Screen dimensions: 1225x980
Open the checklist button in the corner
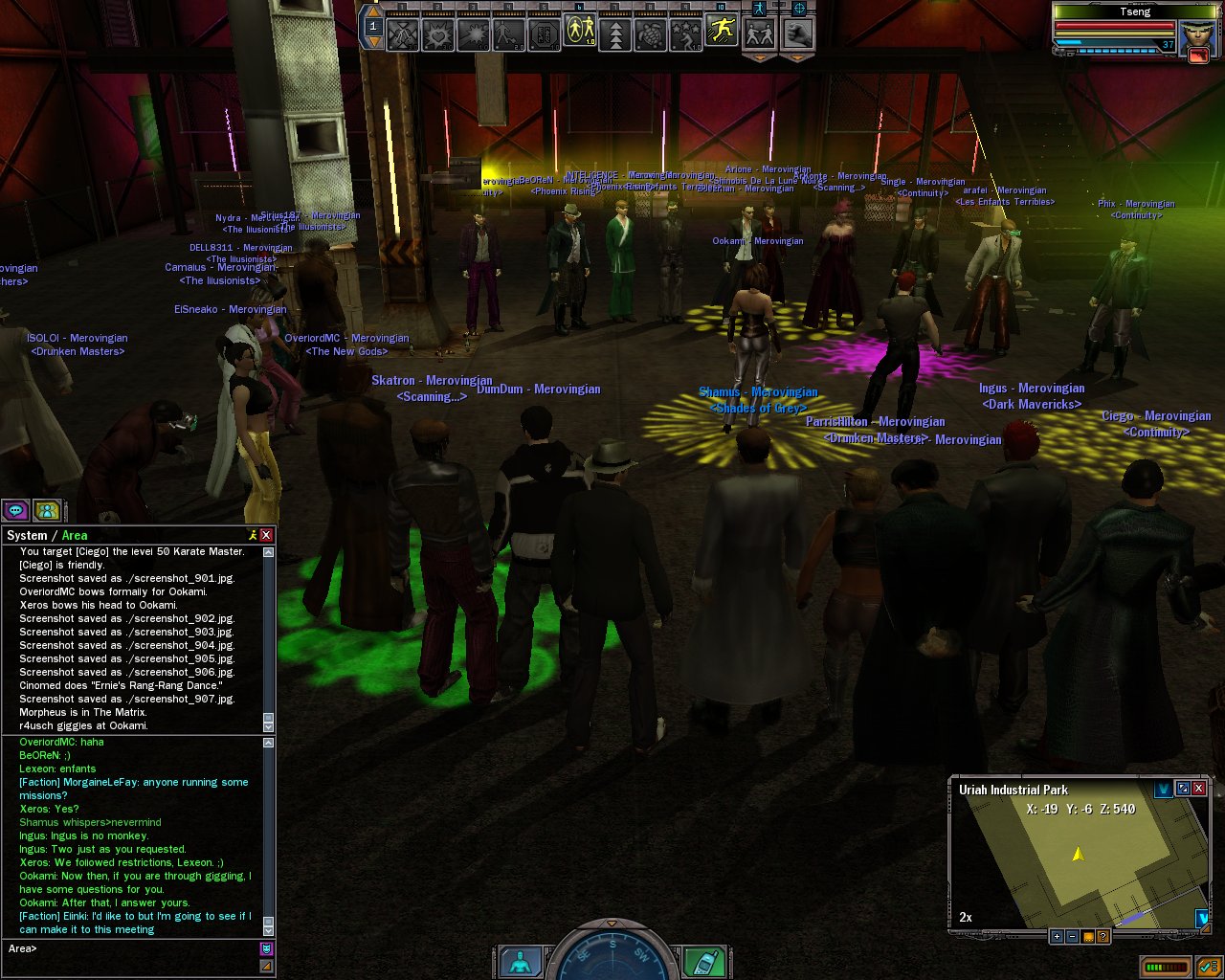tap(1208, 967)
